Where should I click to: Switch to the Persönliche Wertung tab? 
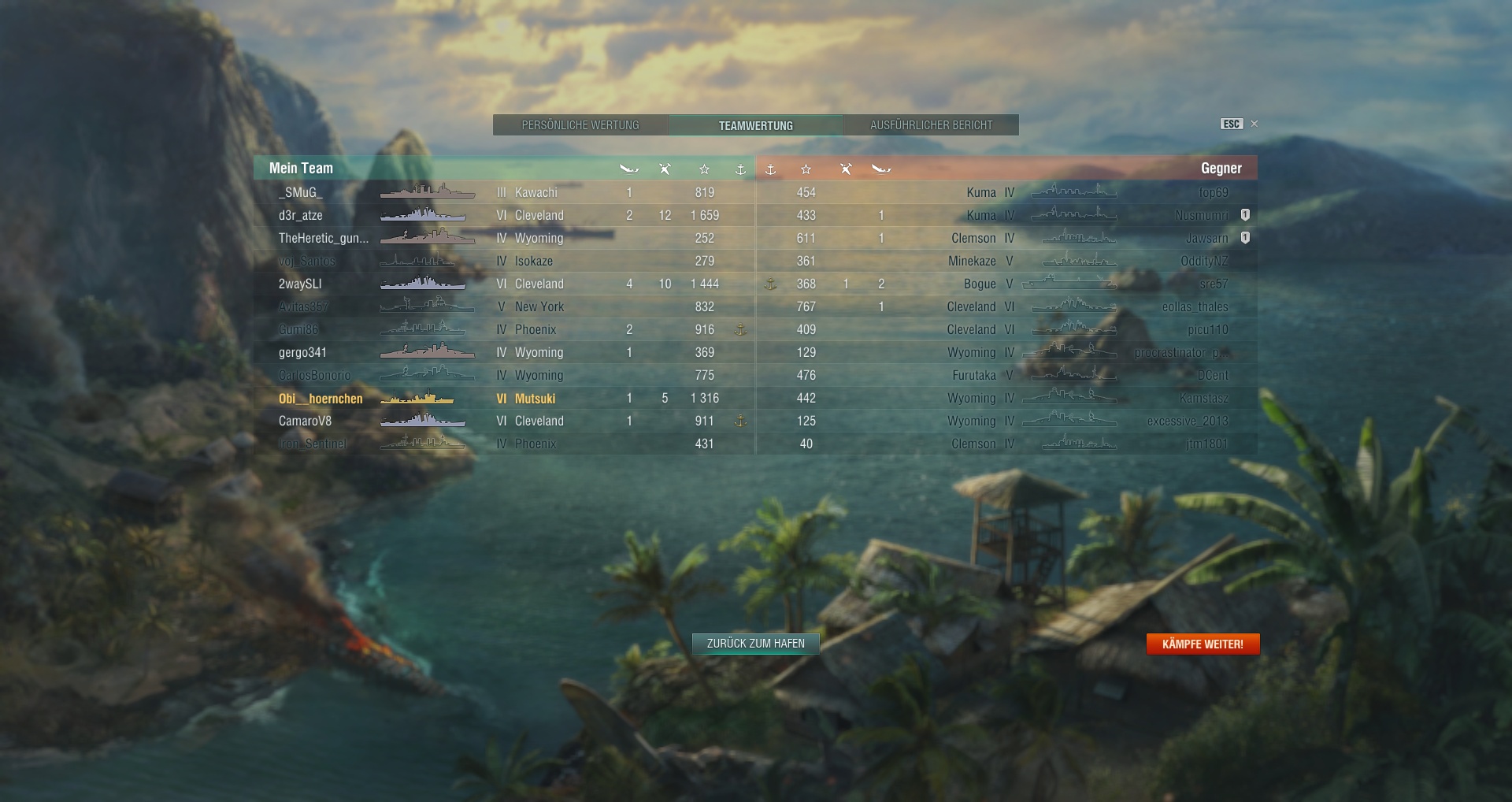580,125
